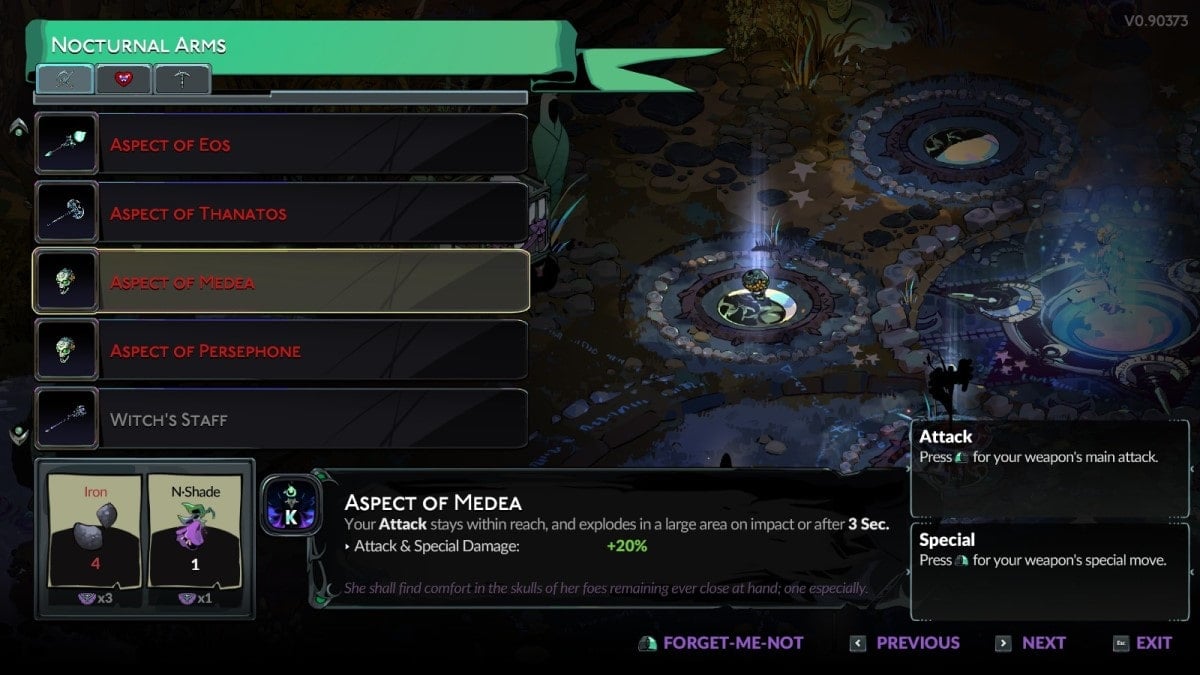Select Aspect of Eos from the list
The width and height of the screenshot is (1200, 675).
click(x=280, y=144)
